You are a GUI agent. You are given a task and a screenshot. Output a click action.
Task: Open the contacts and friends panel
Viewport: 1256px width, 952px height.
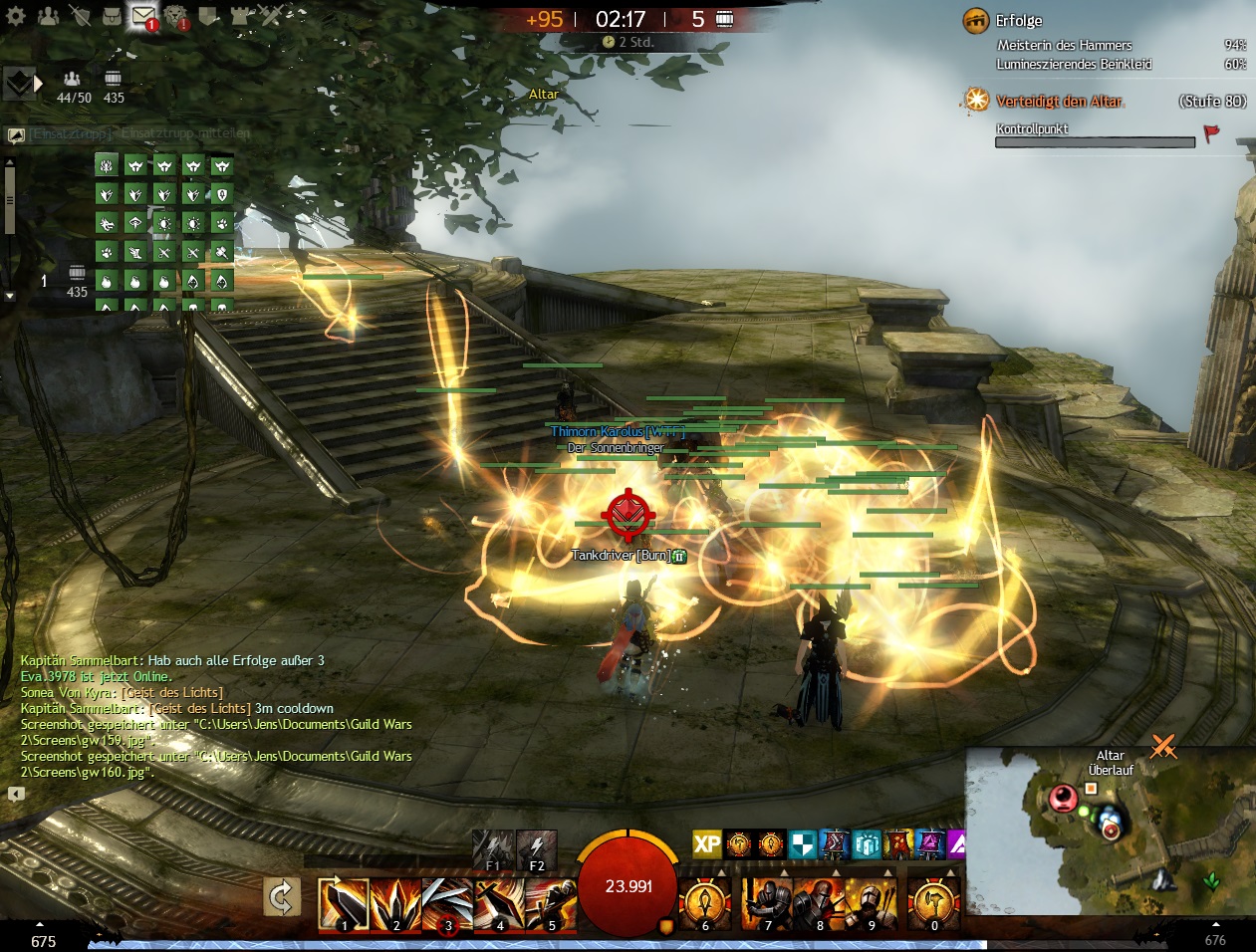point(48,16)
